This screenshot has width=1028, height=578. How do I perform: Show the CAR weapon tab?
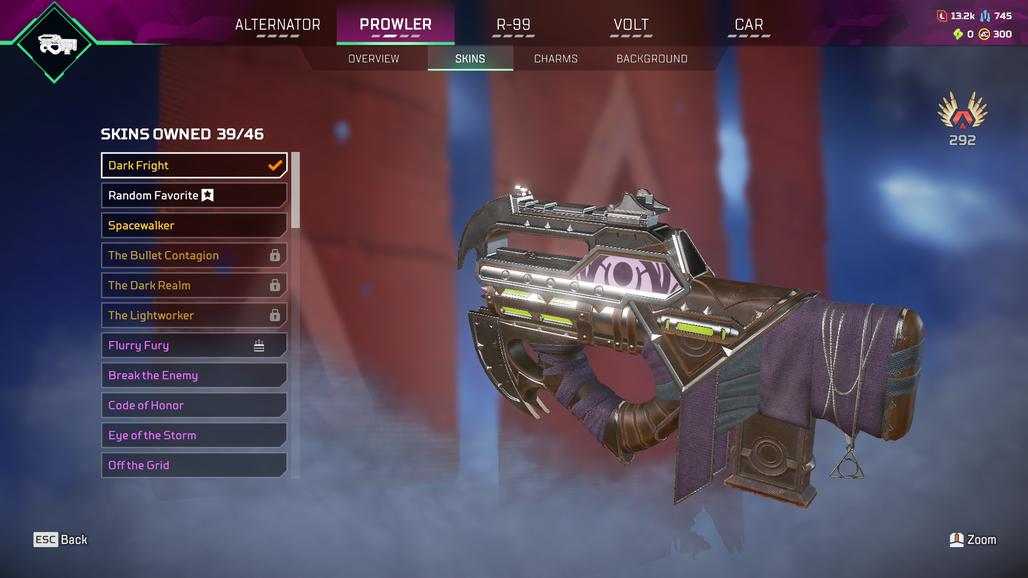click(x=748, y=25)
